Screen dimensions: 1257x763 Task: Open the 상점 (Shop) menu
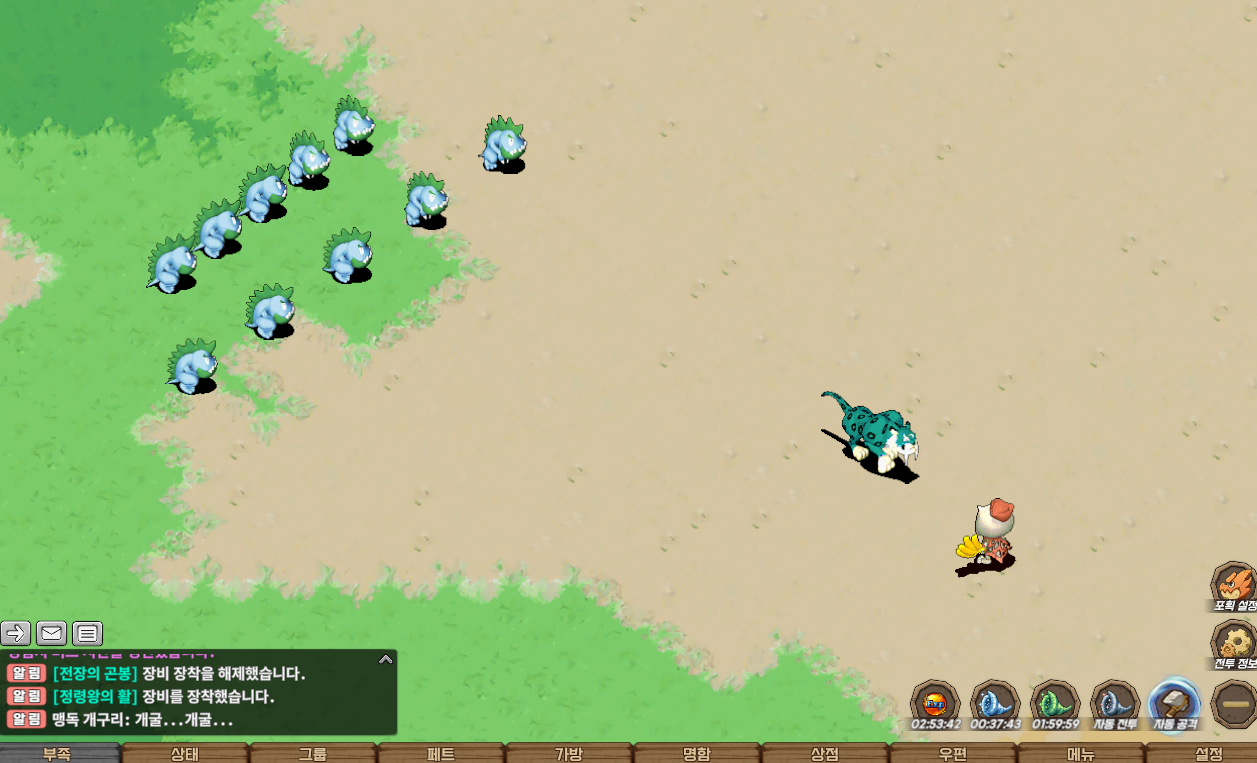click(825, 753)
